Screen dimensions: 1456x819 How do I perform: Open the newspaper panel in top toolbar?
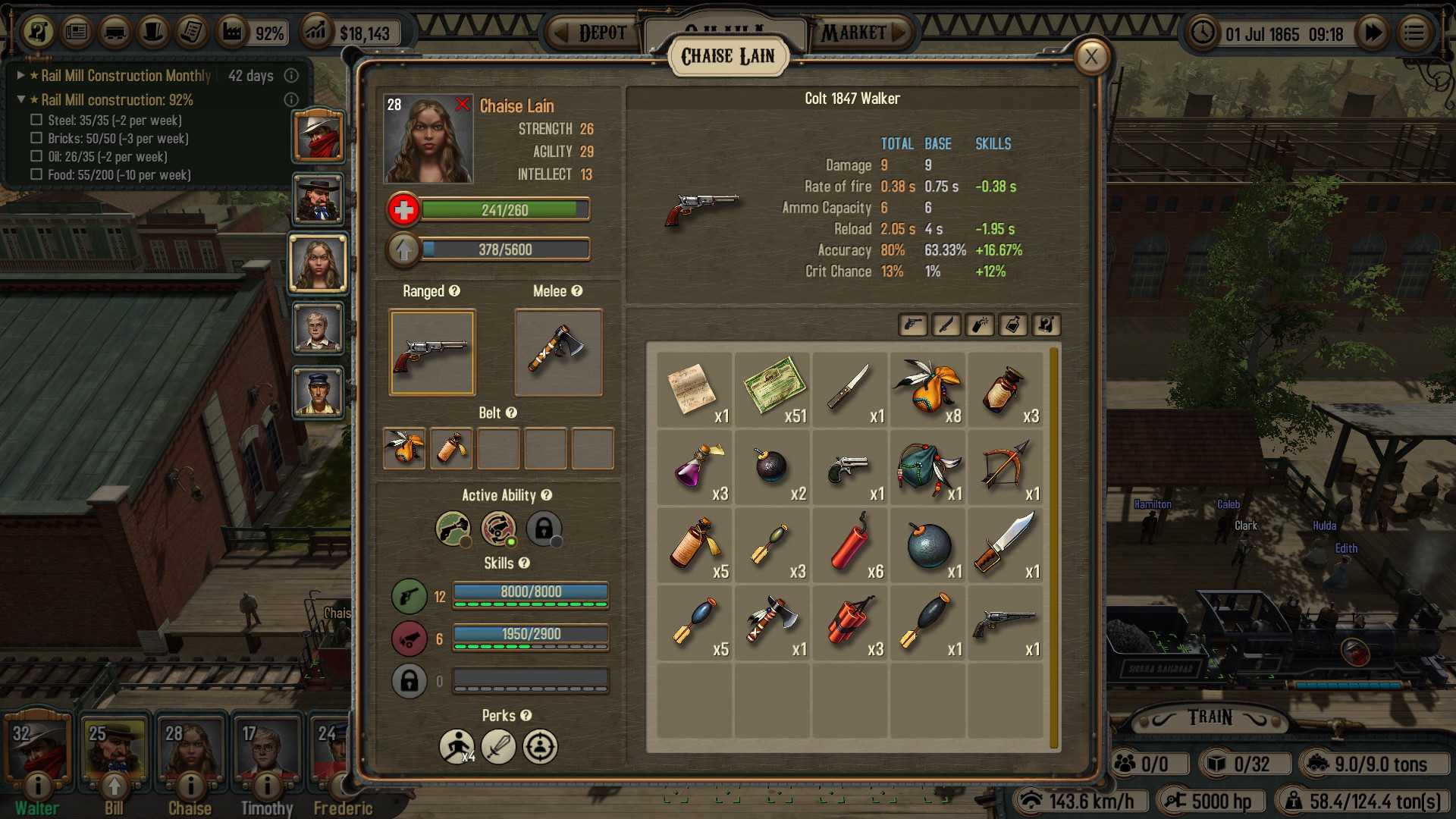(76, 32)
